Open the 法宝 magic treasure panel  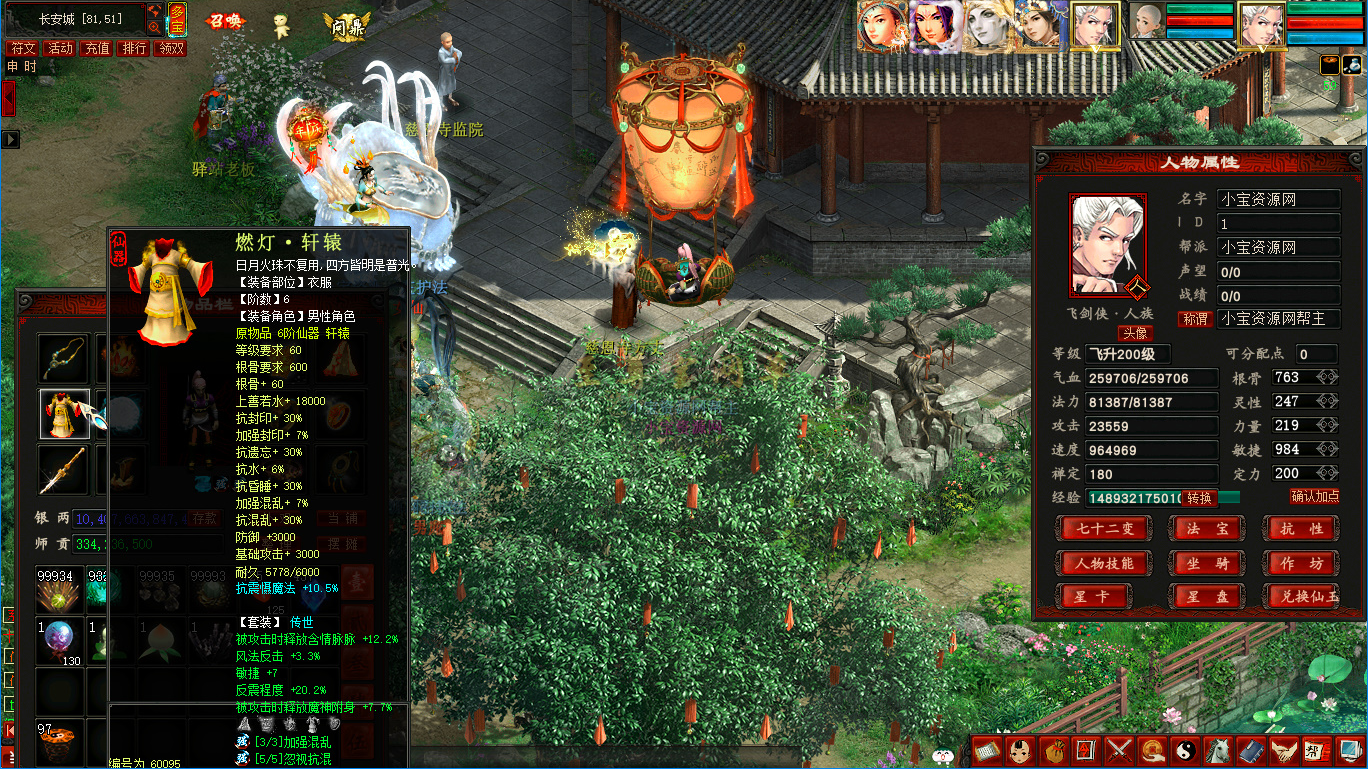click(x=1208, y=528)
